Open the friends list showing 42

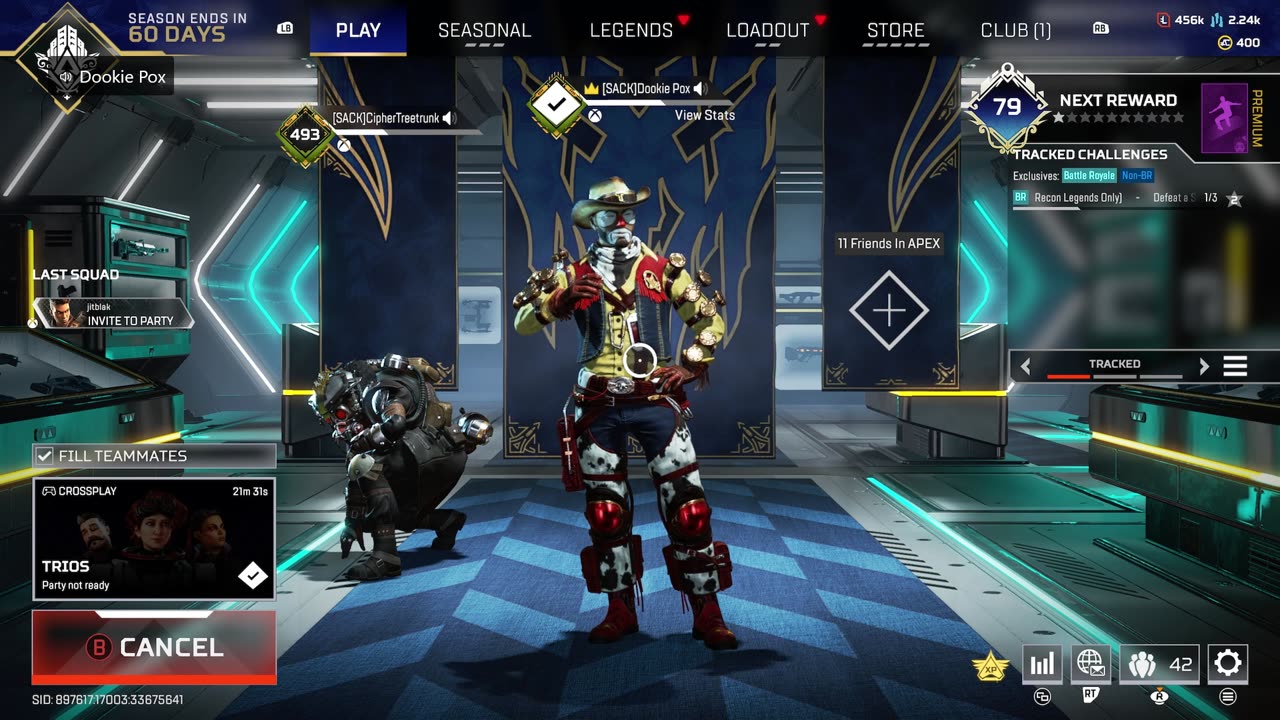[x=1158, y=663]
